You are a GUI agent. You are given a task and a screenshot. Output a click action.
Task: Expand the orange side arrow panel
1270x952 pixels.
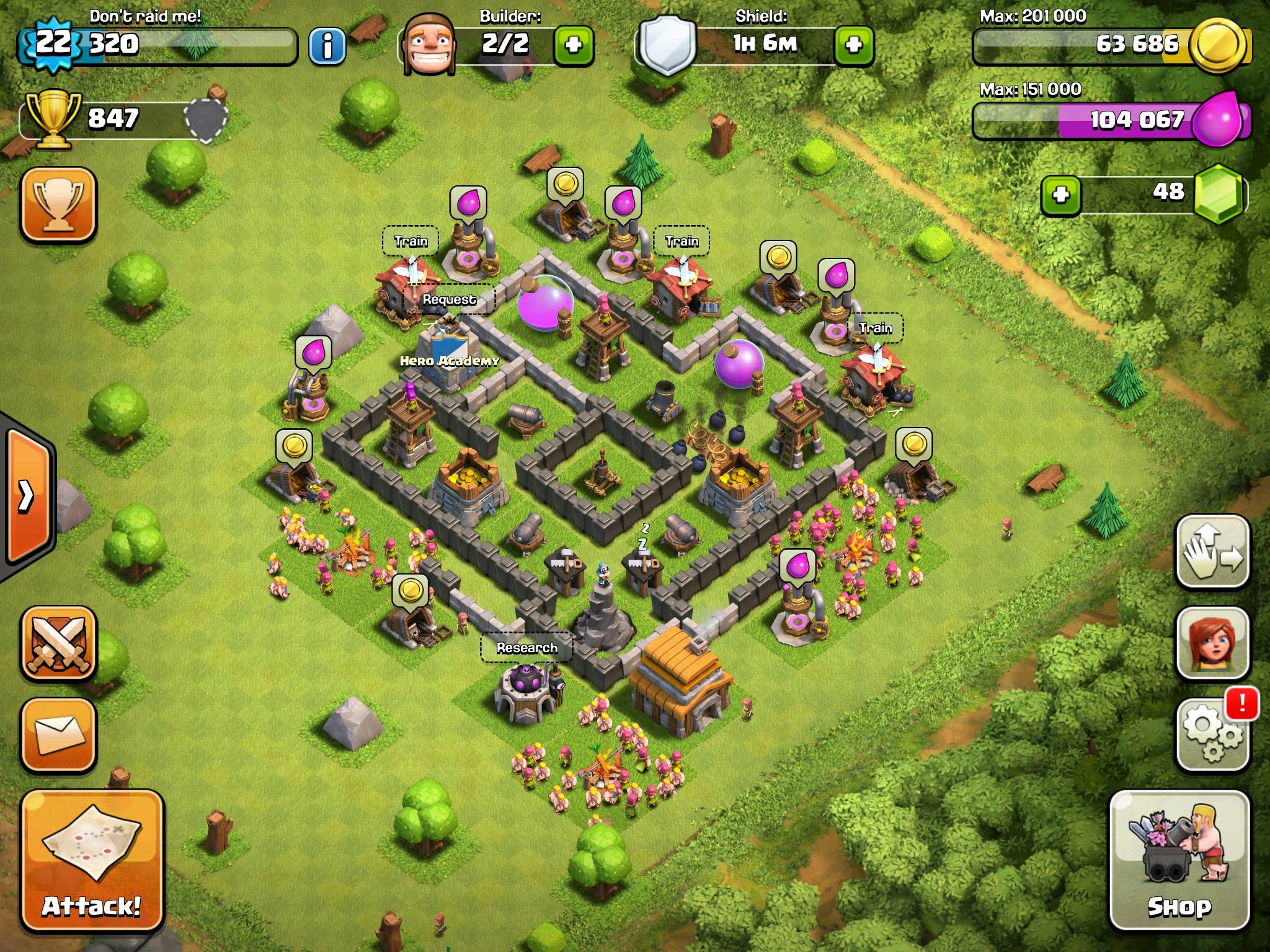(x=28, y=495)
